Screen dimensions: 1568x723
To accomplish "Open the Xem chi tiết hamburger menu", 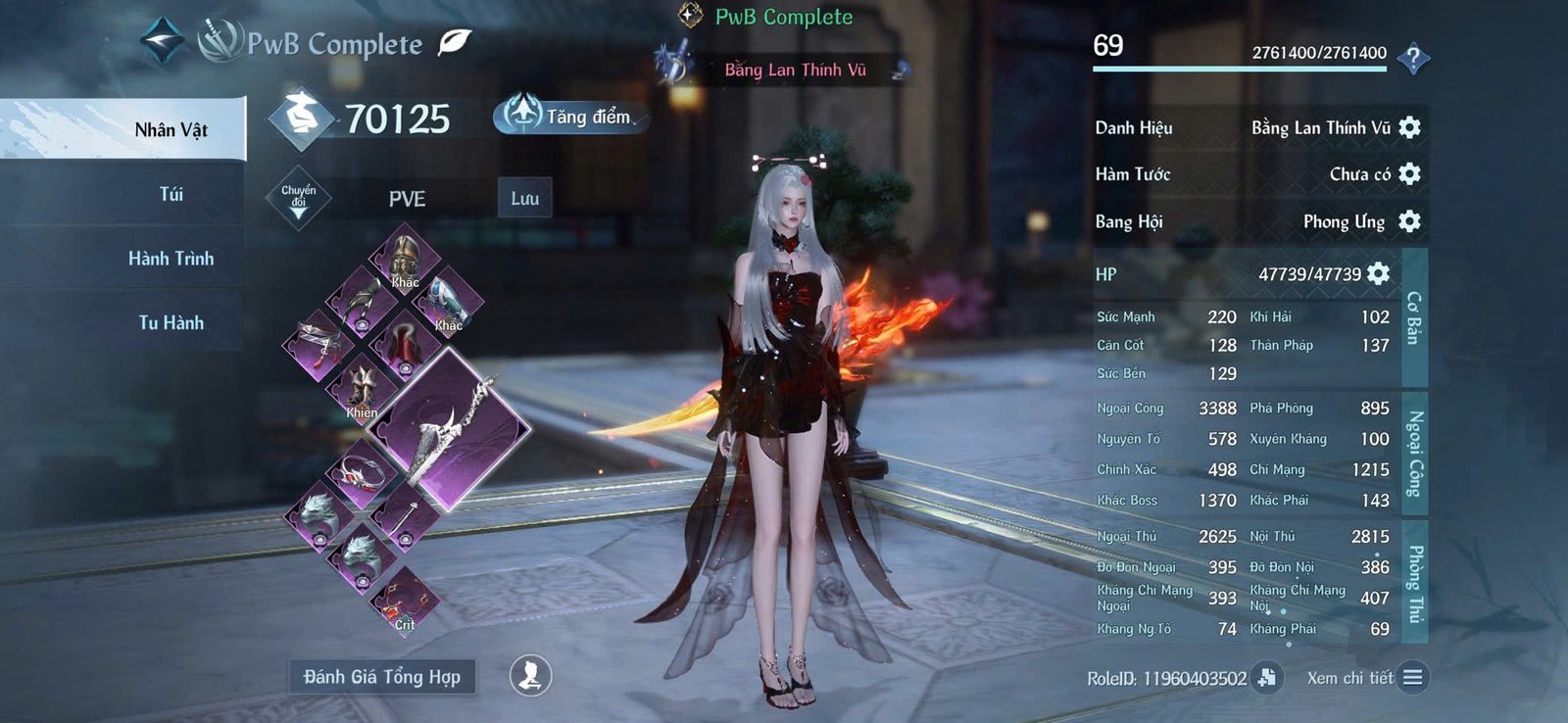I will (1412, 676).
